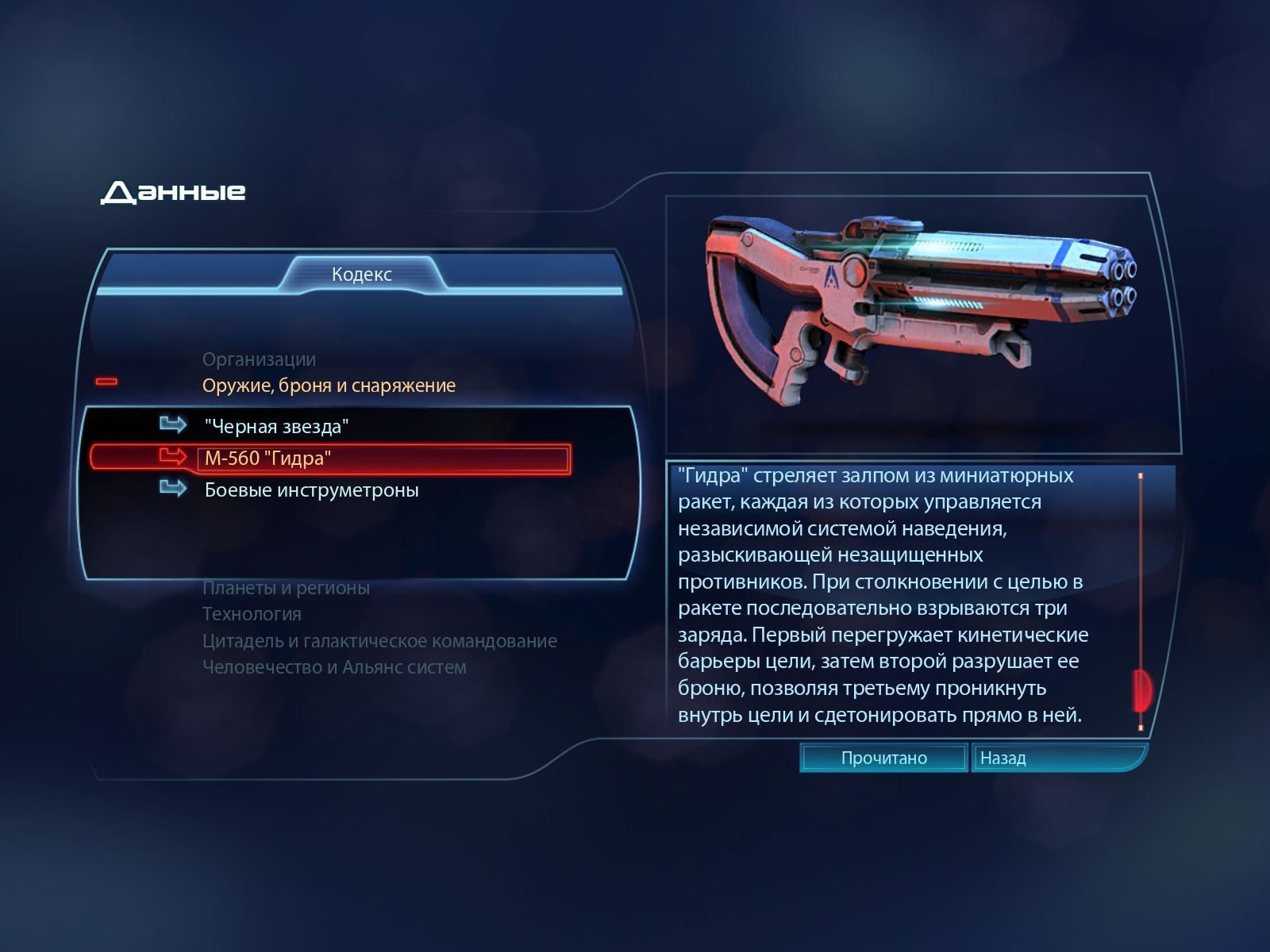Collapse Оружие, броня и снаряжение category
The height and width of the screenshot is (952, 1270).
pos(329,386)
